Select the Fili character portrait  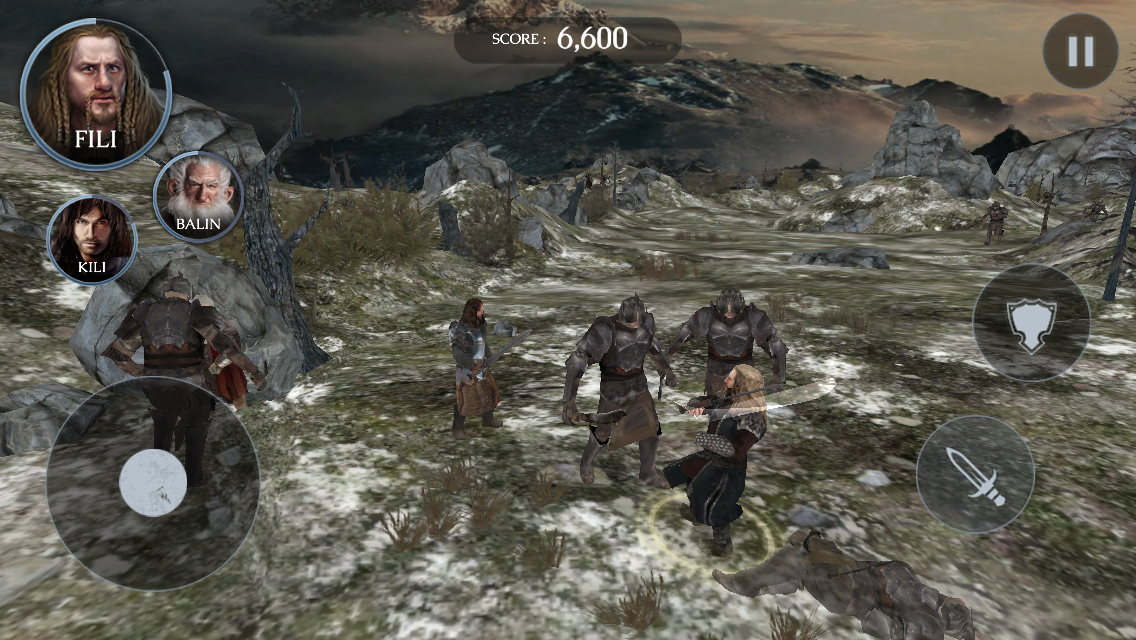point(95,92)
